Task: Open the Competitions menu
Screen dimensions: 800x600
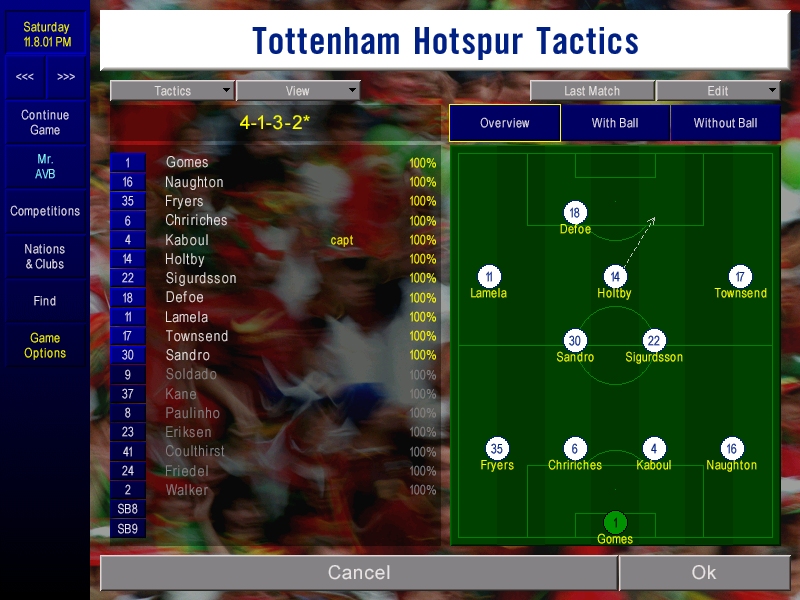Action: tap(45, 211)
